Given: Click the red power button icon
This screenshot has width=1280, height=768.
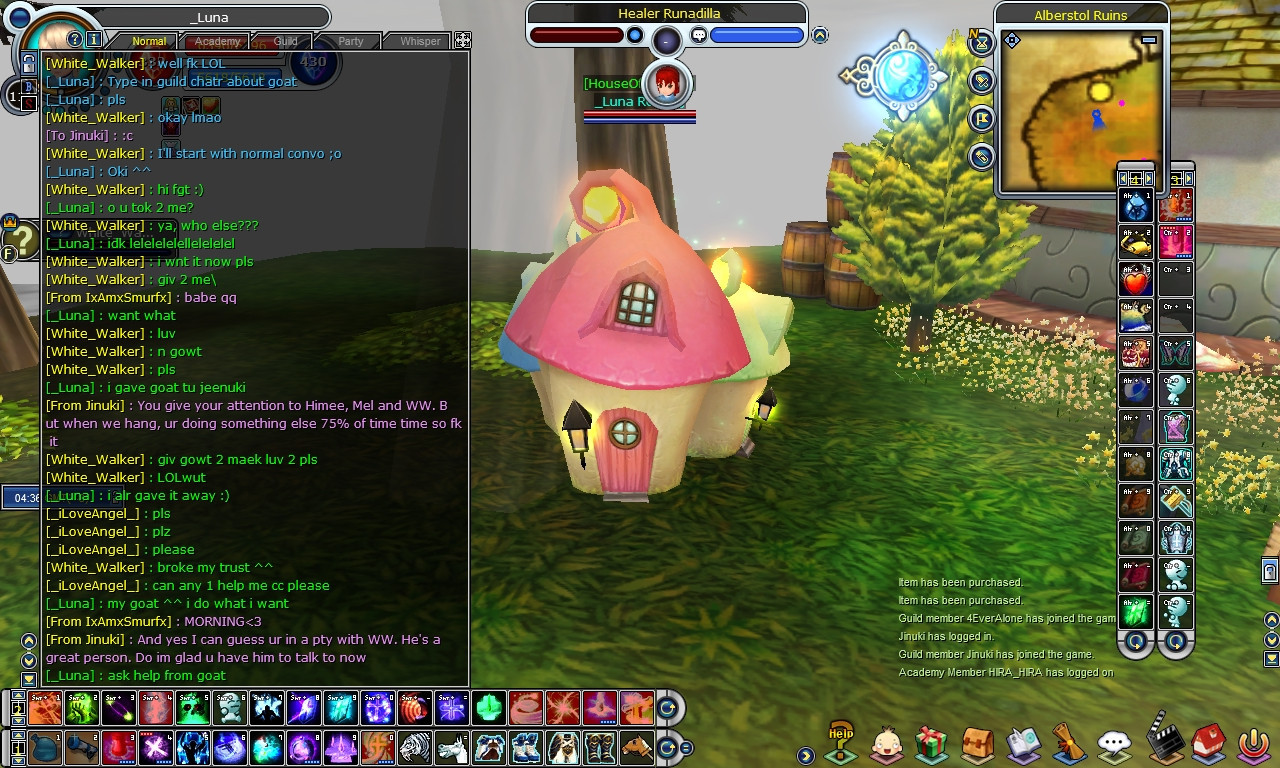Looking at the screenshot, I should point(1254,744).
